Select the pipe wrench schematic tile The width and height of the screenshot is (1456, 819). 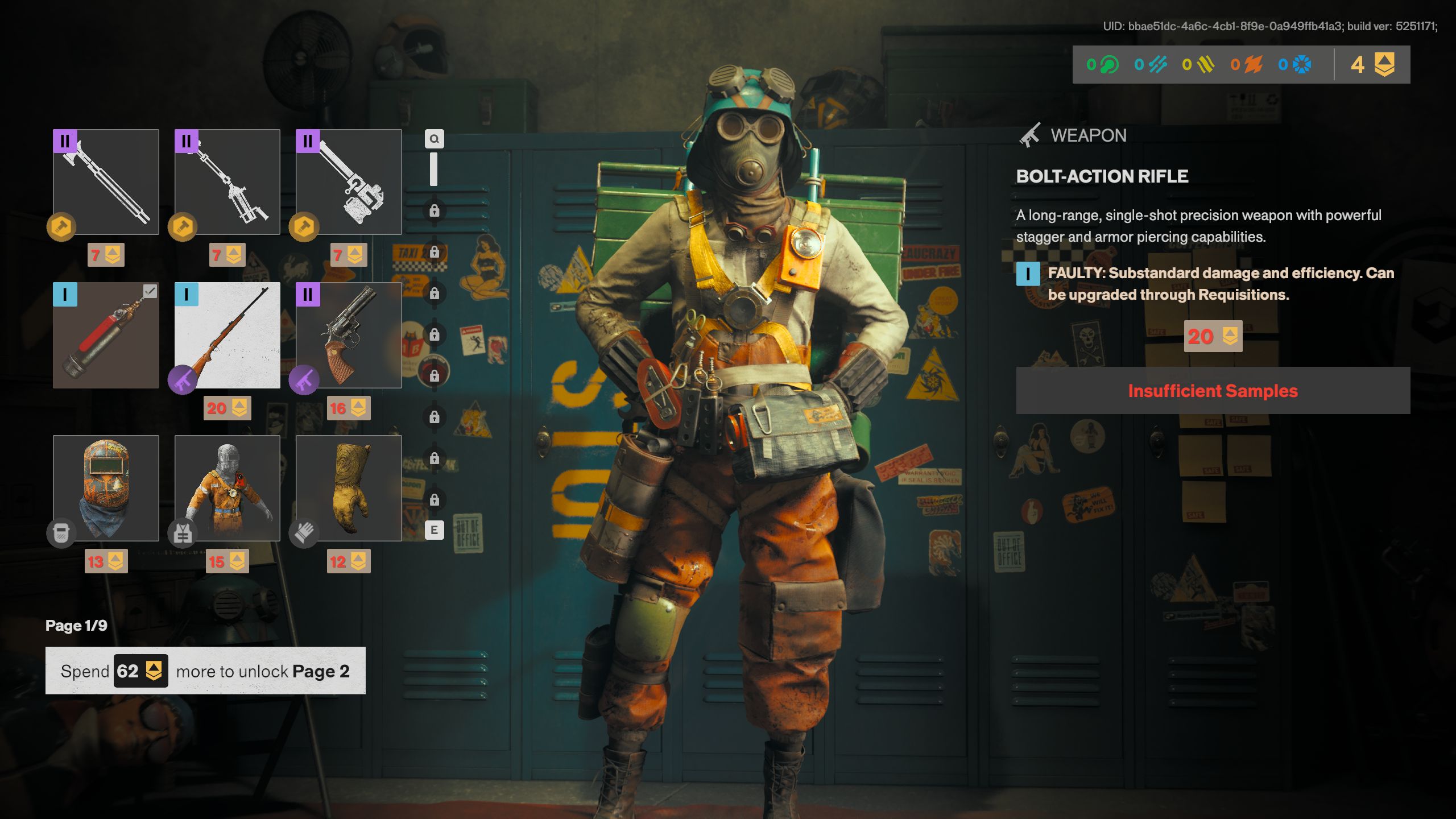(349, 181)
